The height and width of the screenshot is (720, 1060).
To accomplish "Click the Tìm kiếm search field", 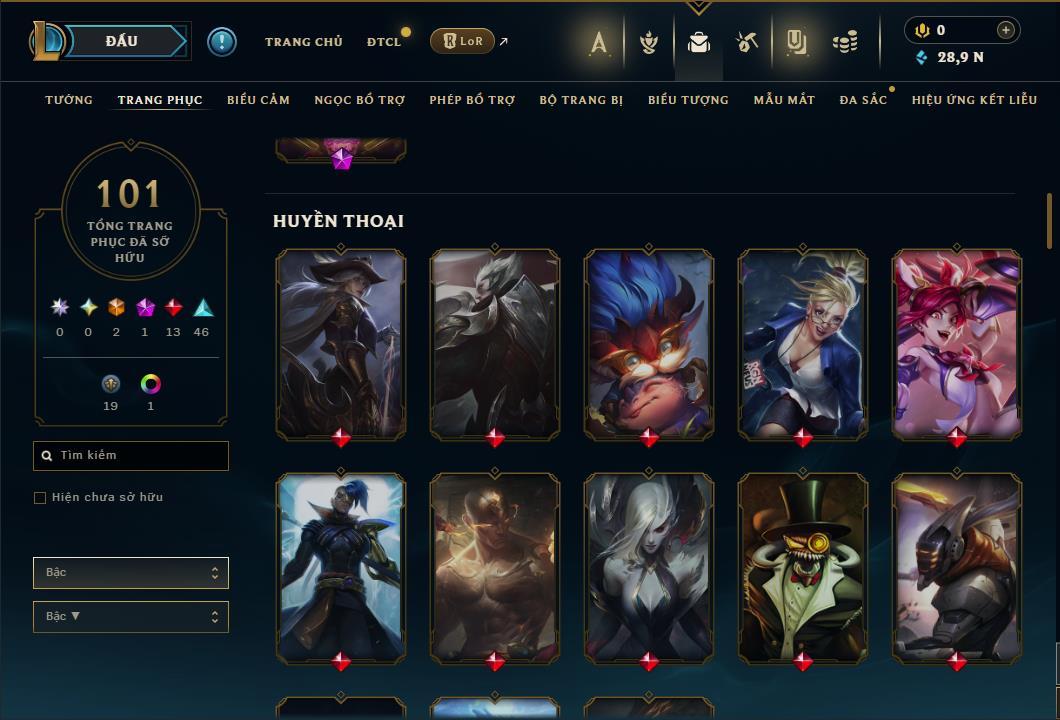I will 131,456.
